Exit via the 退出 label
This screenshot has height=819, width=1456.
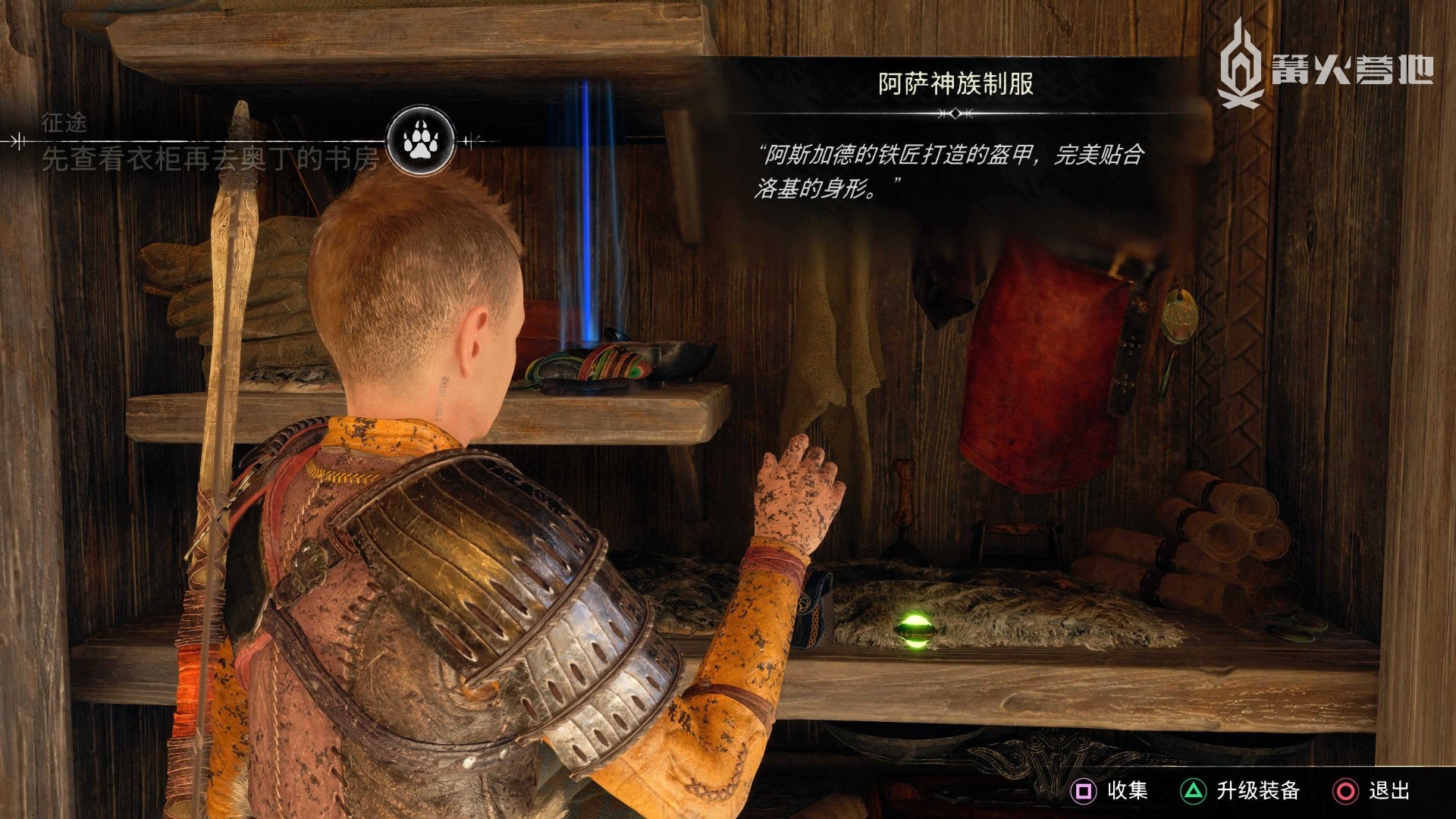1389,791
